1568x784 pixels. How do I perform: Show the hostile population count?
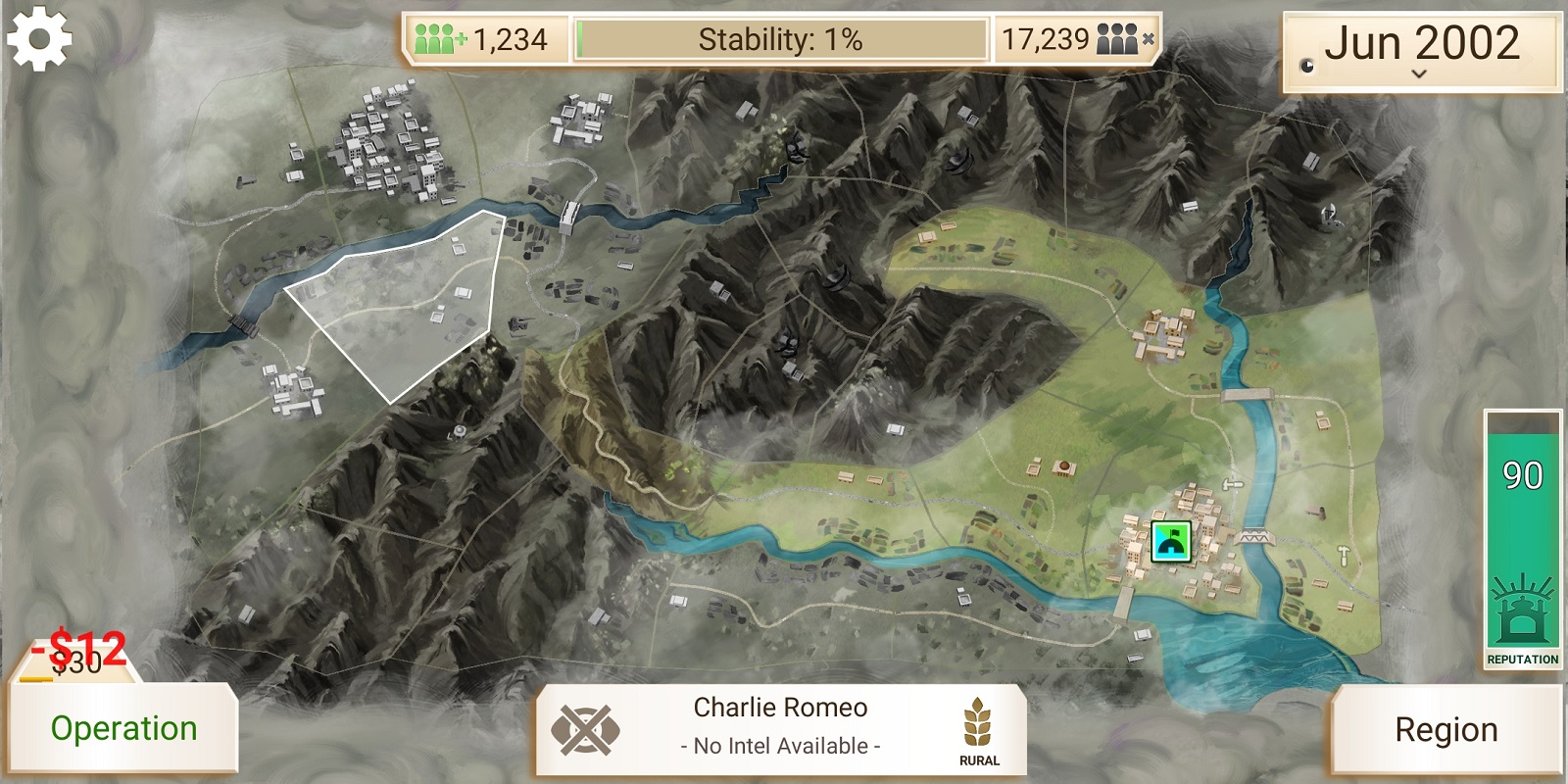pos(1076,40)
